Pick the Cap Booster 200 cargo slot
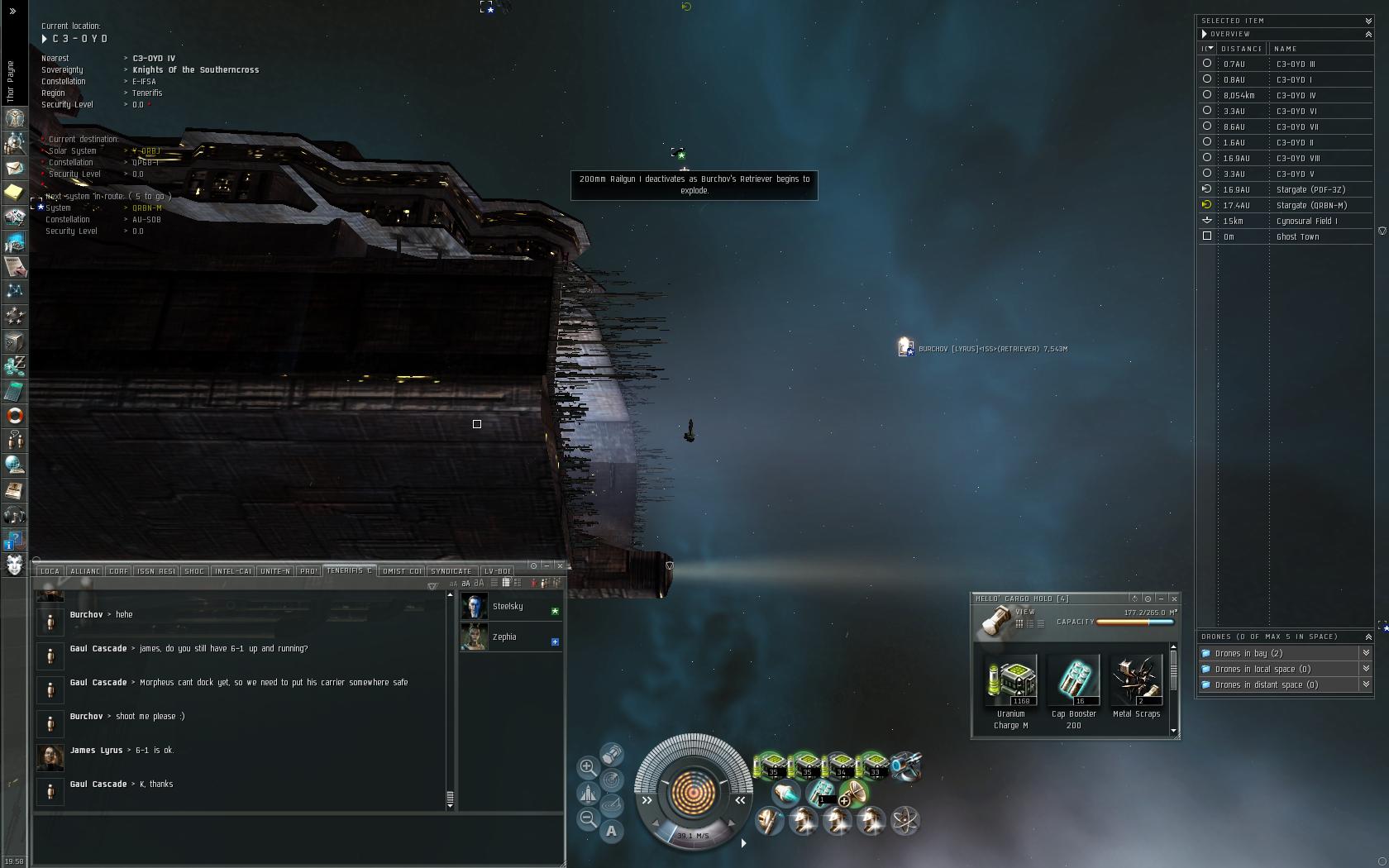1389x868 pixels. [x=1073, y=682]
